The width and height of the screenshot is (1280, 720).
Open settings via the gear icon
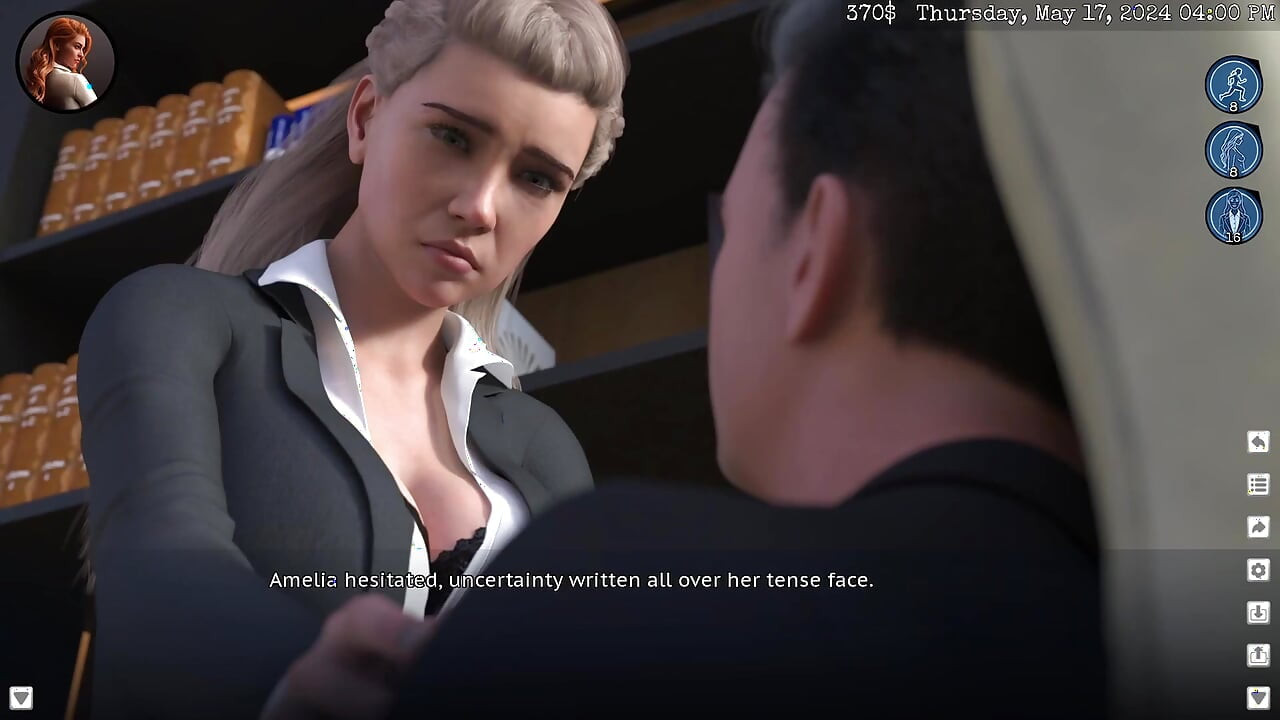coord(1258,570)
